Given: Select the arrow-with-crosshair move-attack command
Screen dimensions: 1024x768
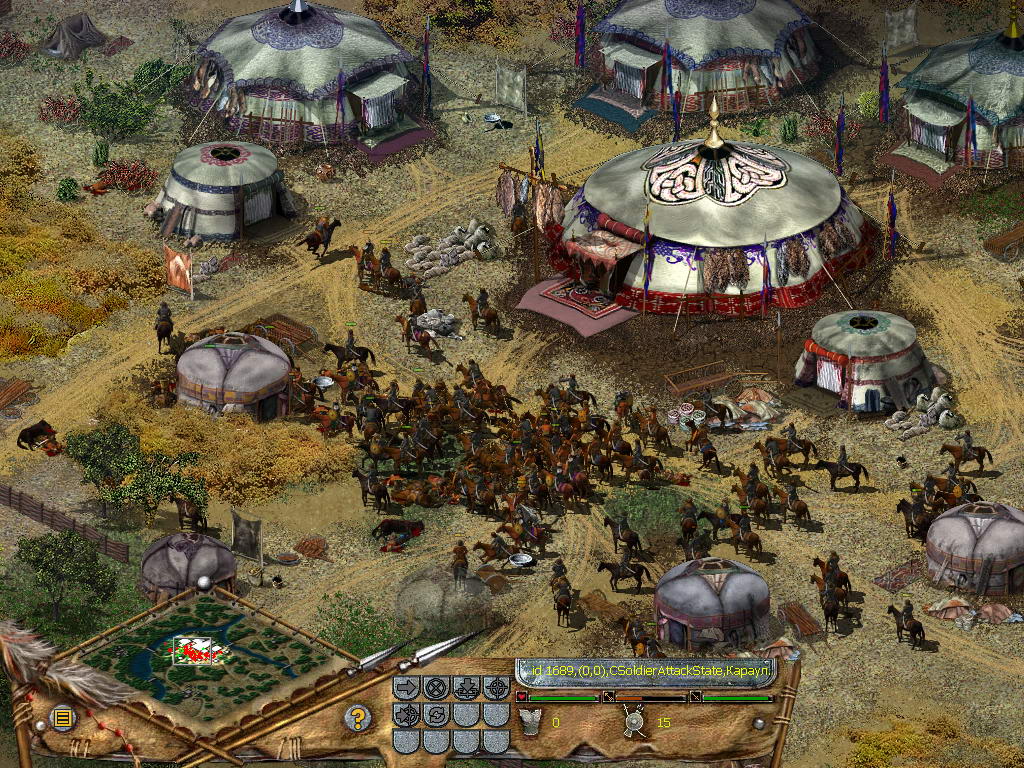Looking at the screenshot, I should [x=405, y=715].
